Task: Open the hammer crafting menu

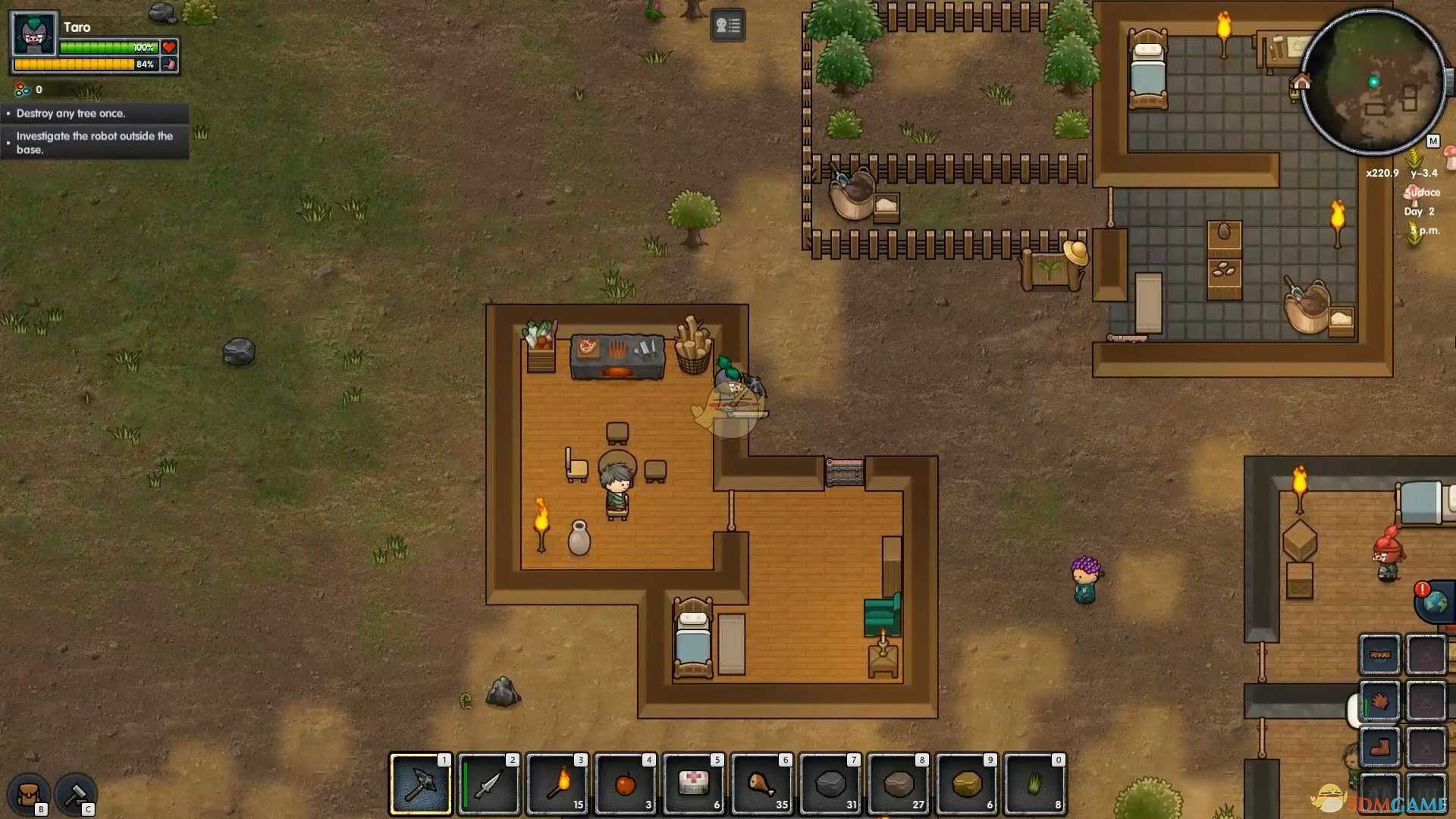Action: coord(75,794)
